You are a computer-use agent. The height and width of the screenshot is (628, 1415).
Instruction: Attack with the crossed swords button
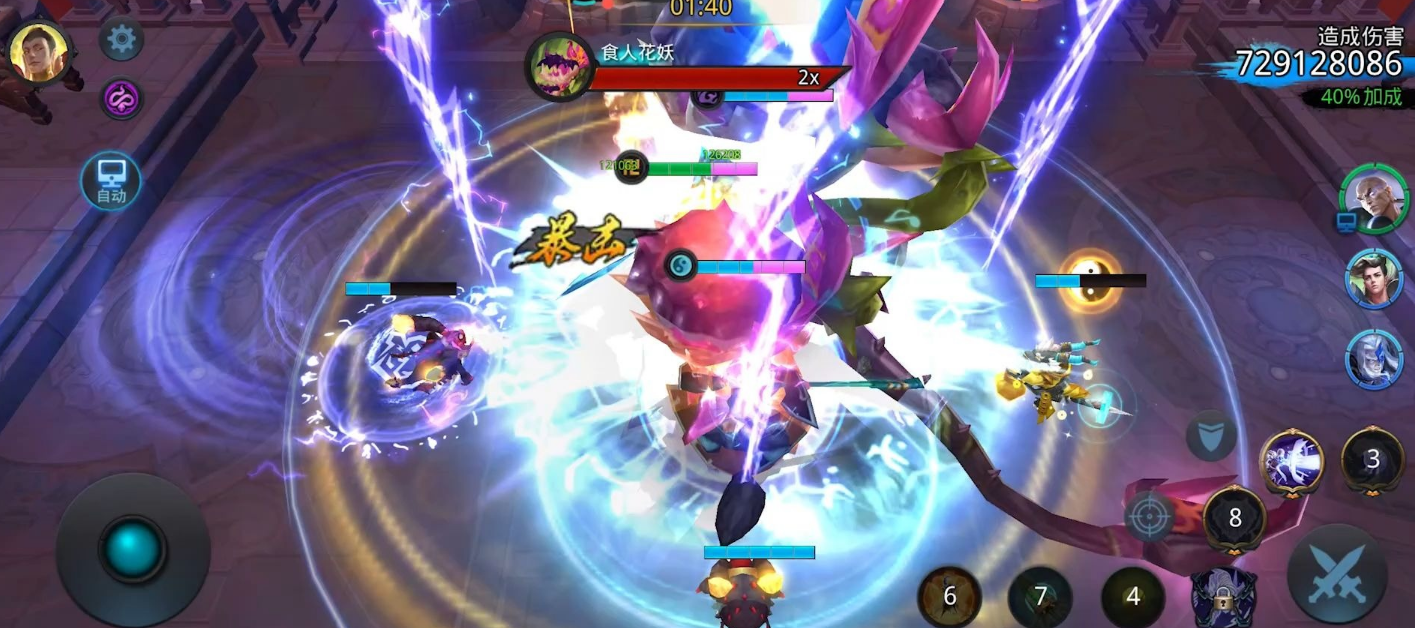(x=1337, y=574)
